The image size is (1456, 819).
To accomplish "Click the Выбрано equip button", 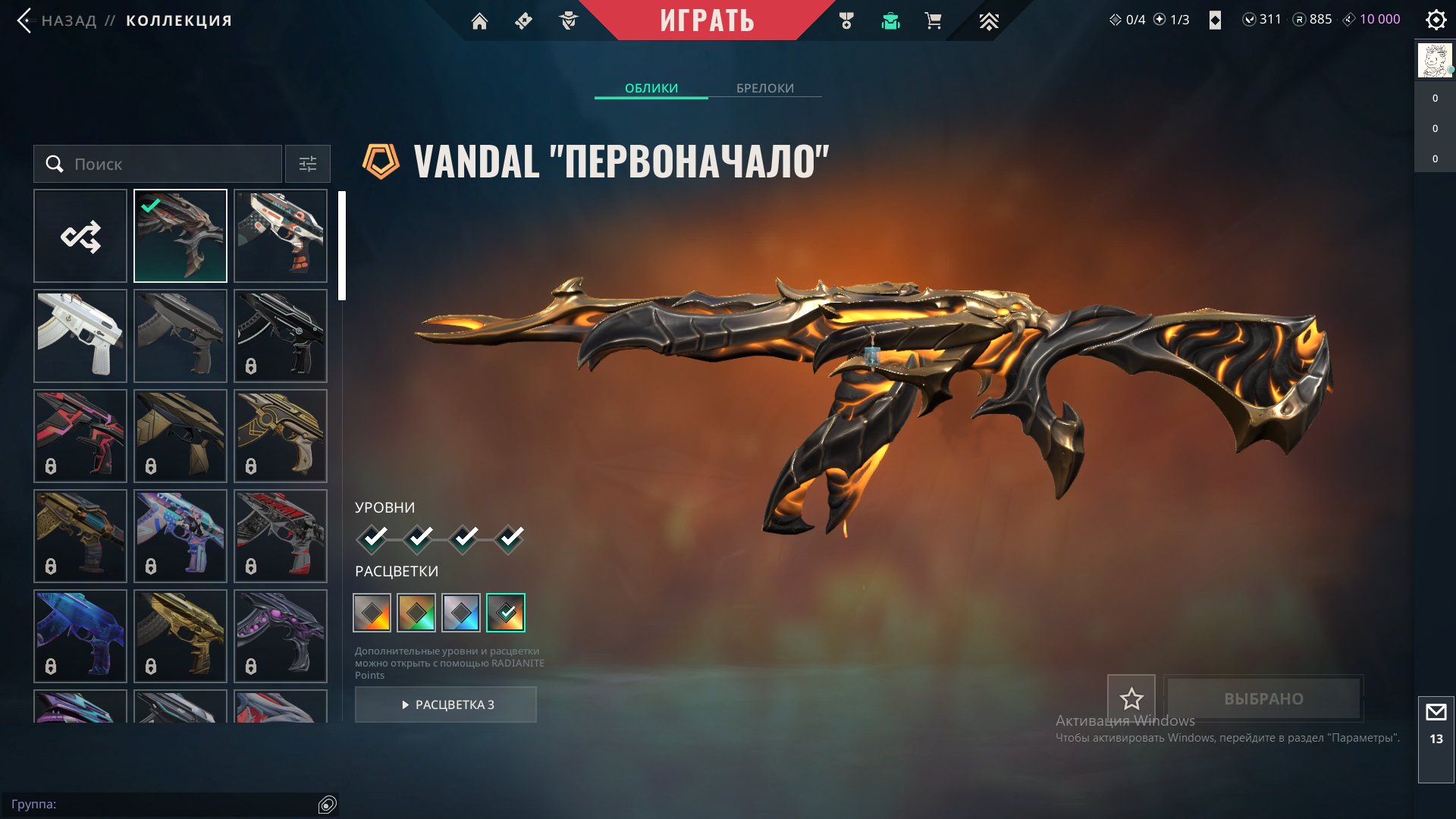I will pos(1263,698).
